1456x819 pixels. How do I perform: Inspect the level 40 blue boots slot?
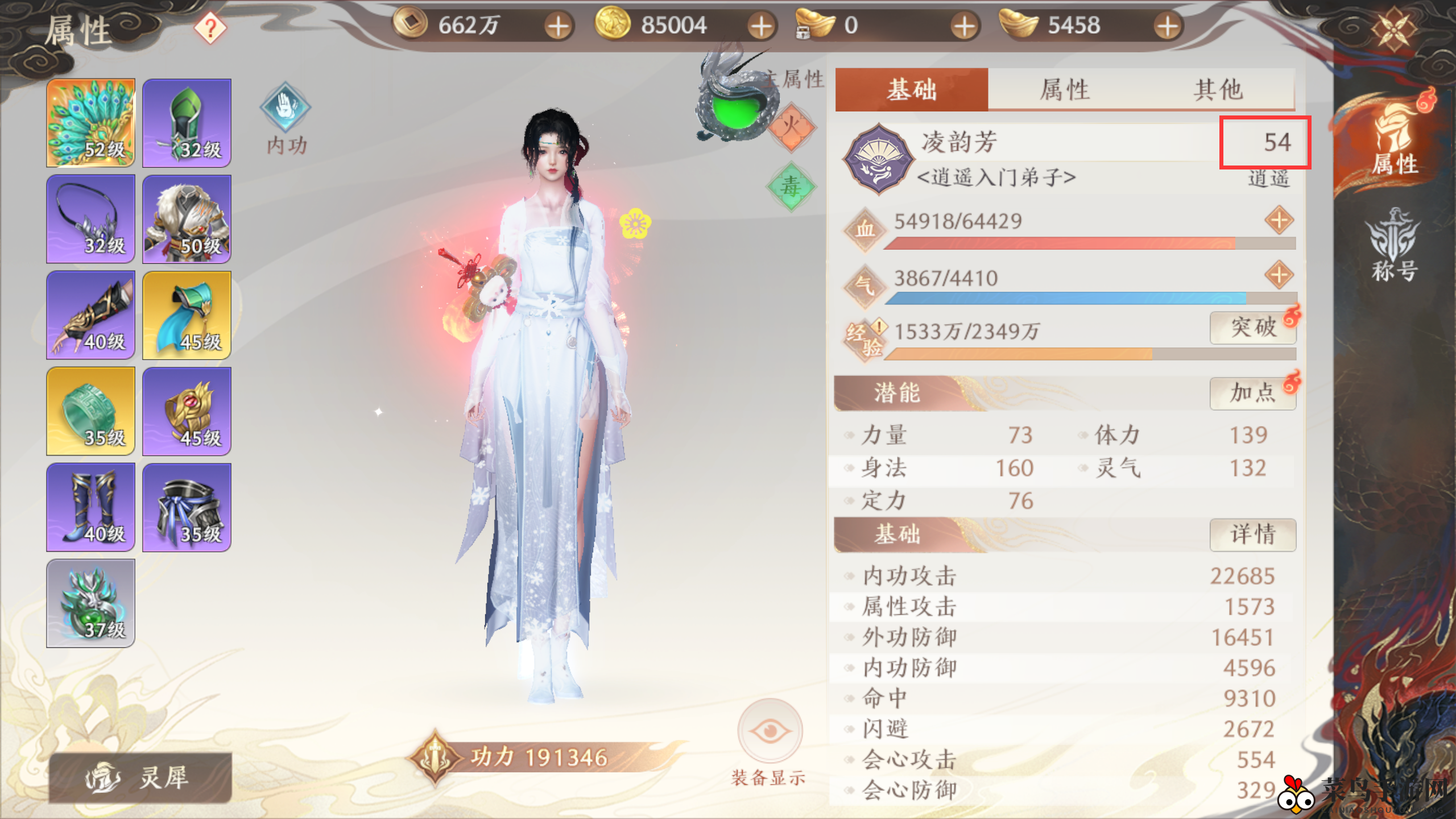(x=91, y=507)
